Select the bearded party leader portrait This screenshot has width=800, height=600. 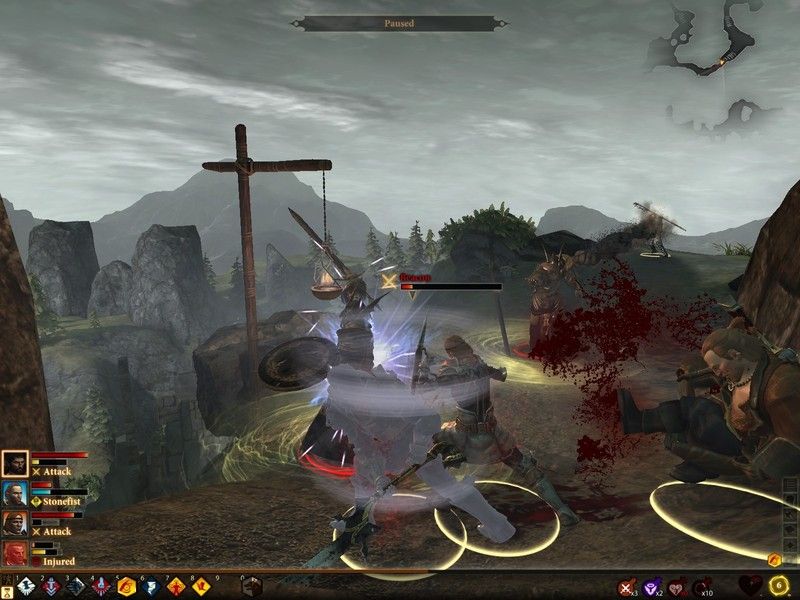tap(15, 463)
